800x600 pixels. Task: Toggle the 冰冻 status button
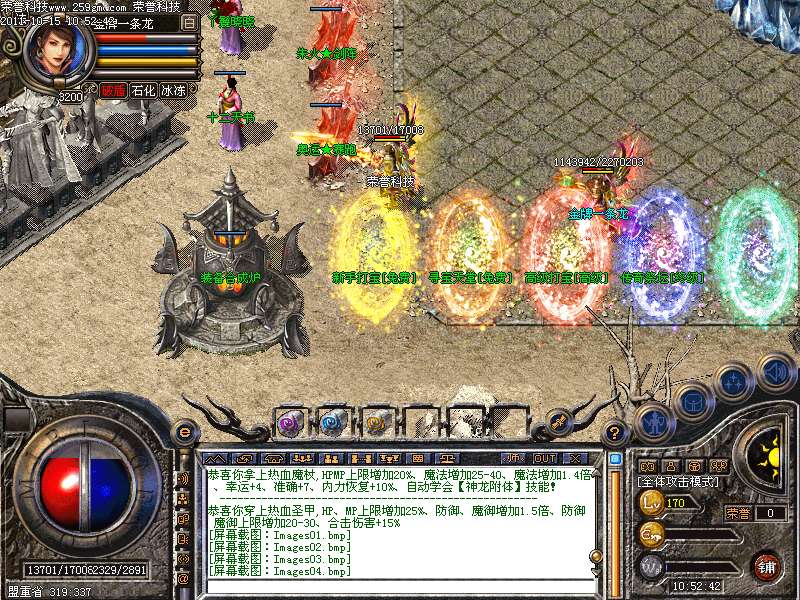point(173,90)
